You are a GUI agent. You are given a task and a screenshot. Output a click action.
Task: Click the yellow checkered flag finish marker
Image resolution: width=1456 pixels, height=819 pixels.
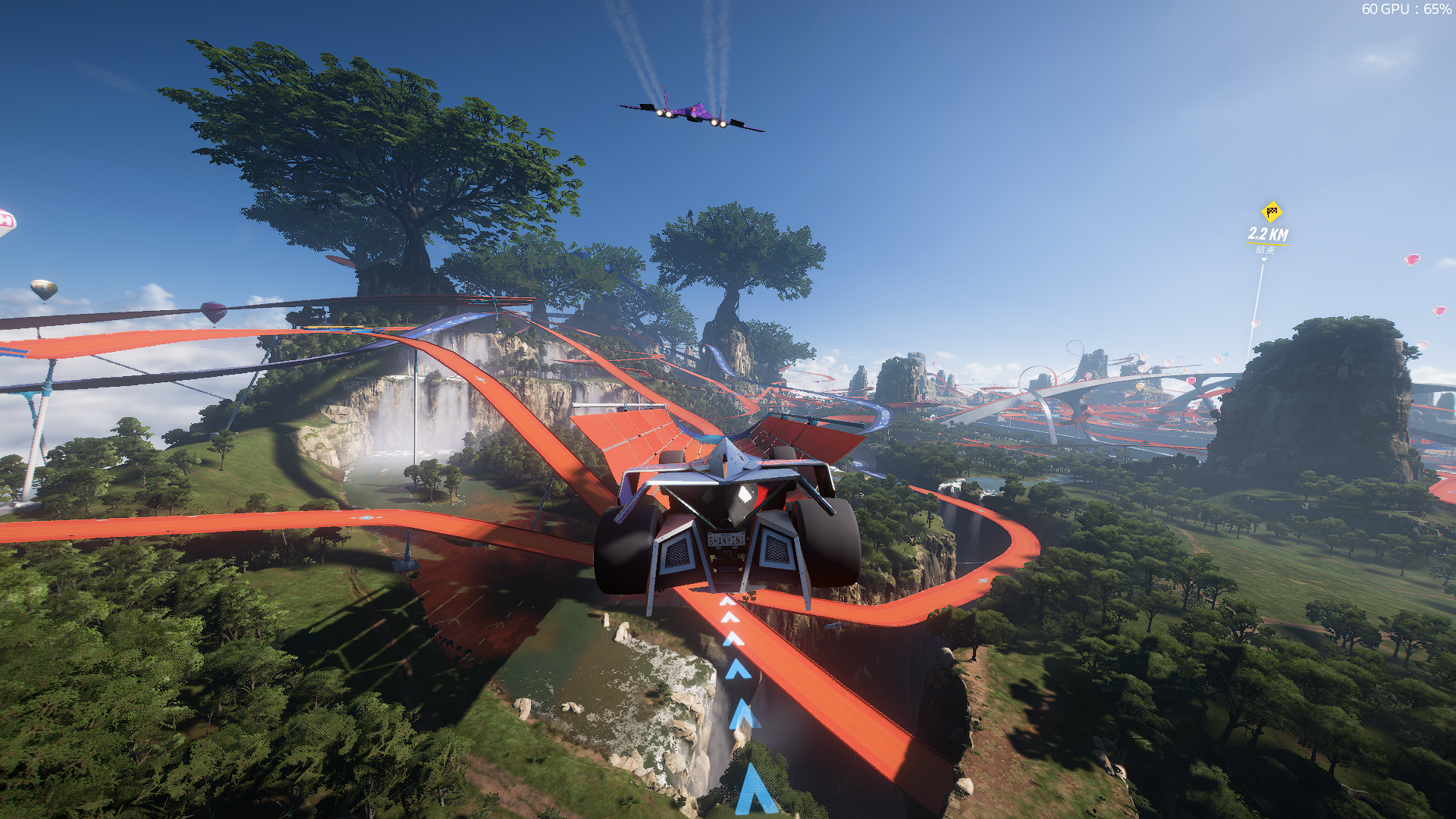1271,212
